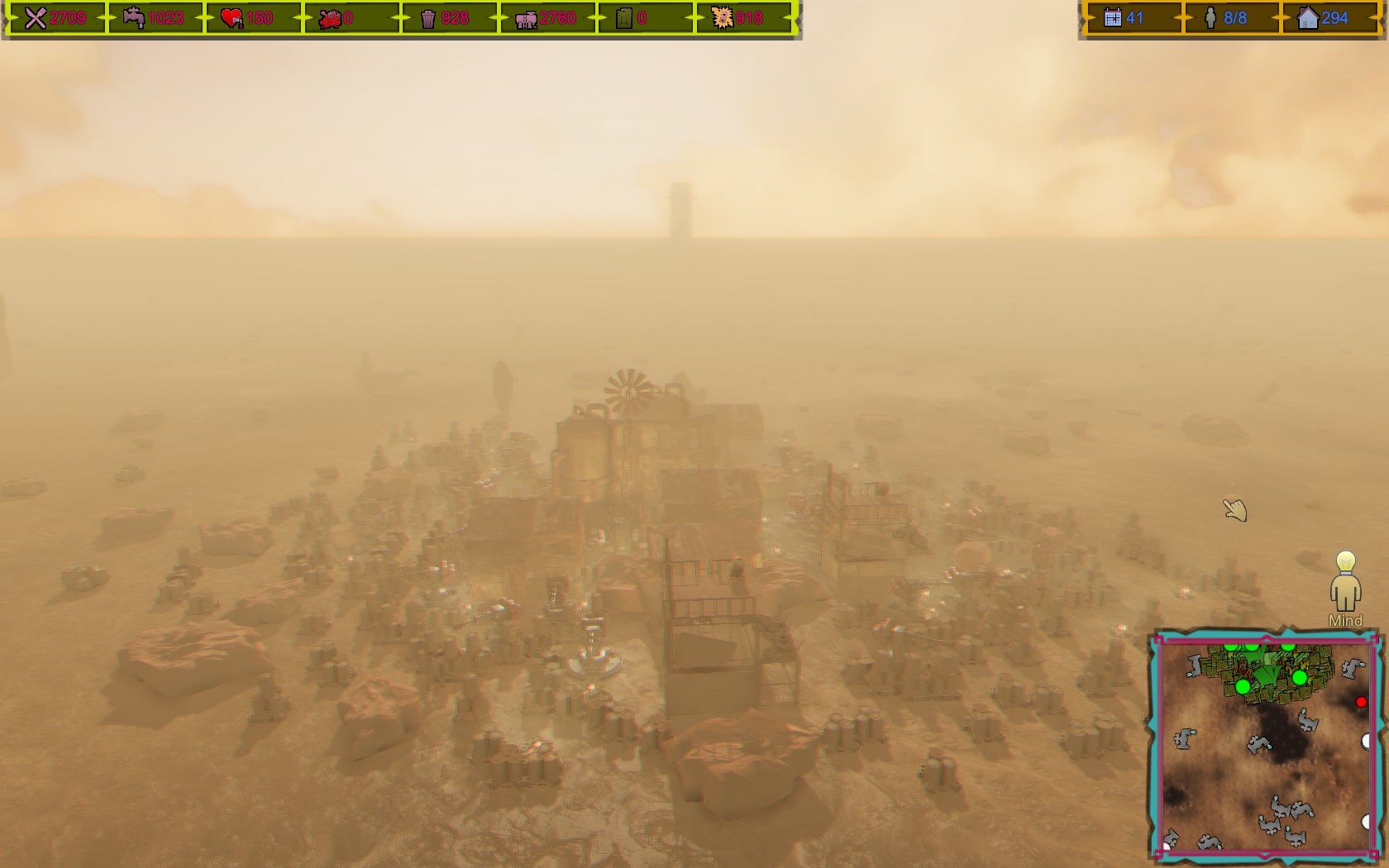
Task: Click the white circle marker on the minimap edge
Action: click(x=1367, y=739)
